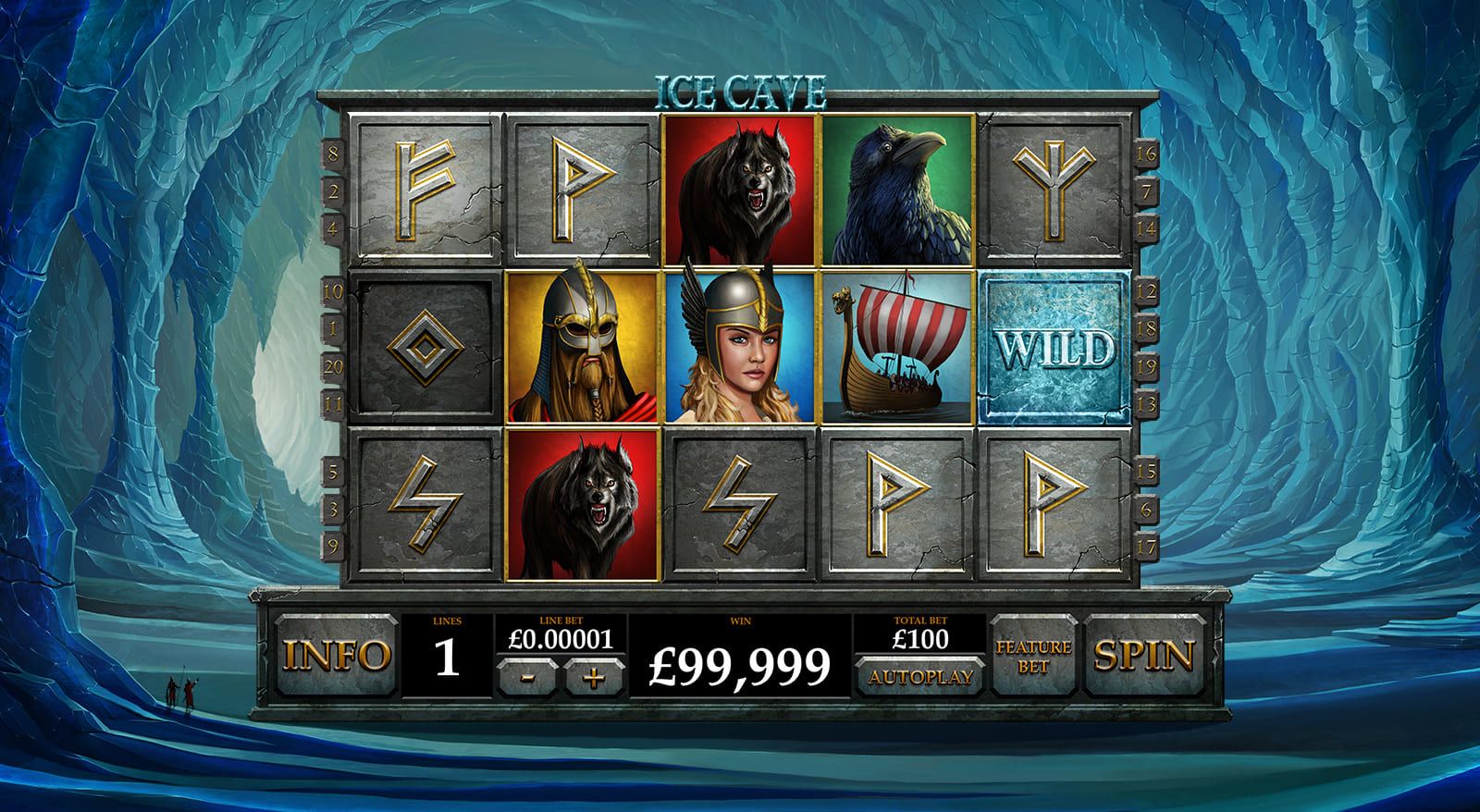
Task: Select payline marker 8
Action: click(332, 154)
